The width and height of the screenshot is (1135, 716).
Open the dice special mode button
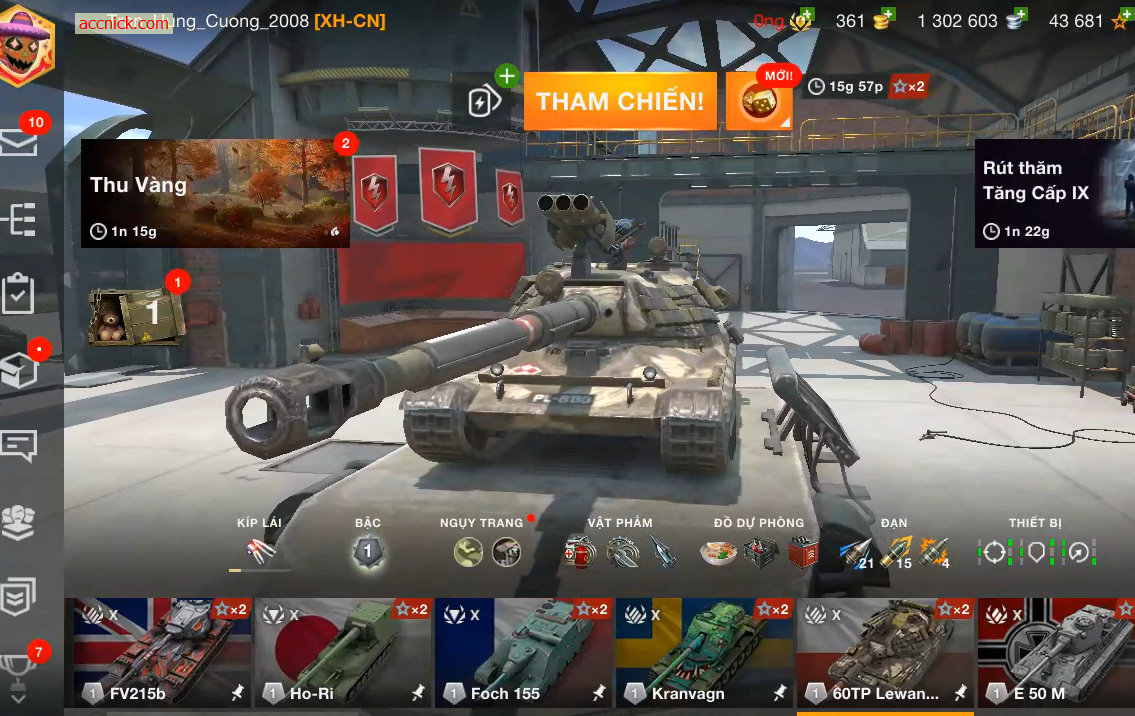[x=759, y=101]
